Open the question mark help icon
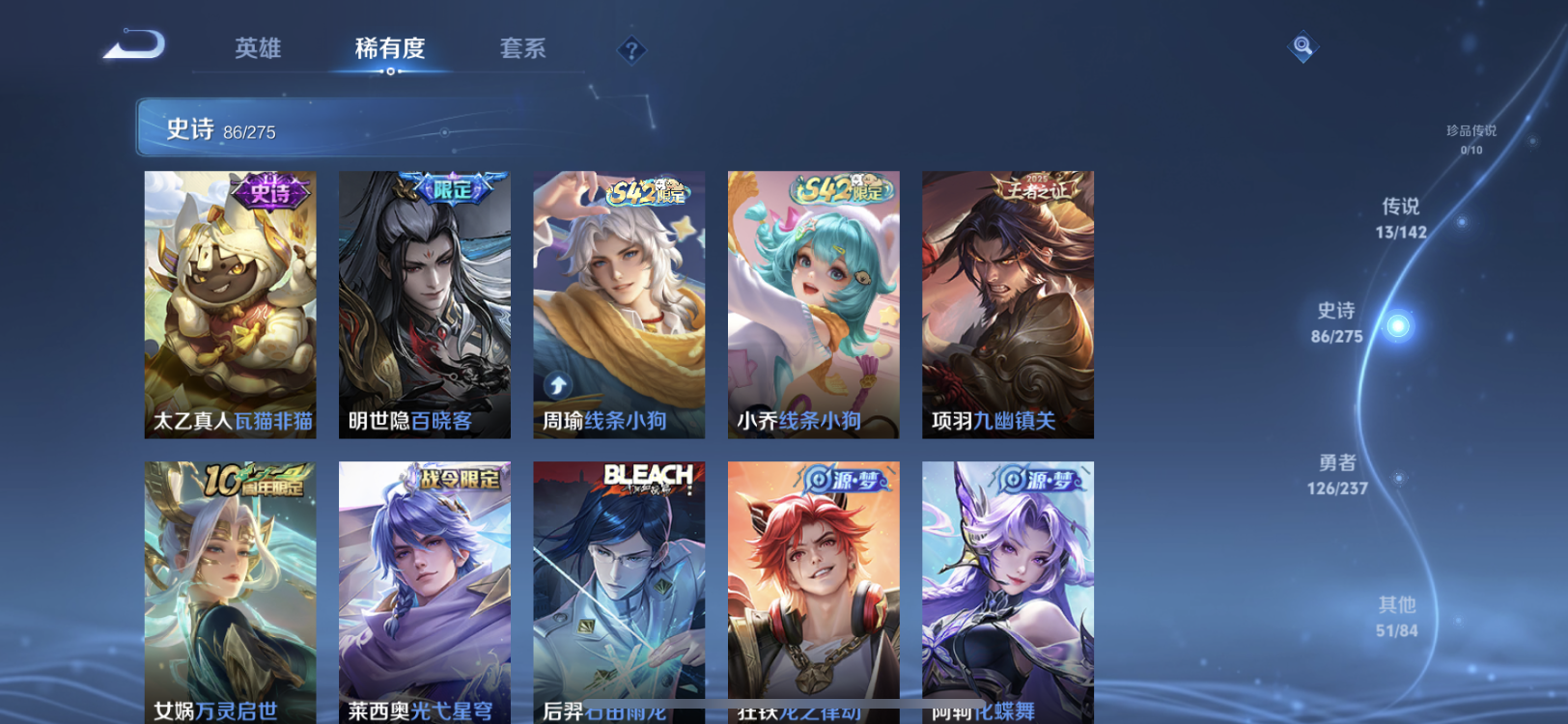The image size is (1568, 724). tap(631, 49)
